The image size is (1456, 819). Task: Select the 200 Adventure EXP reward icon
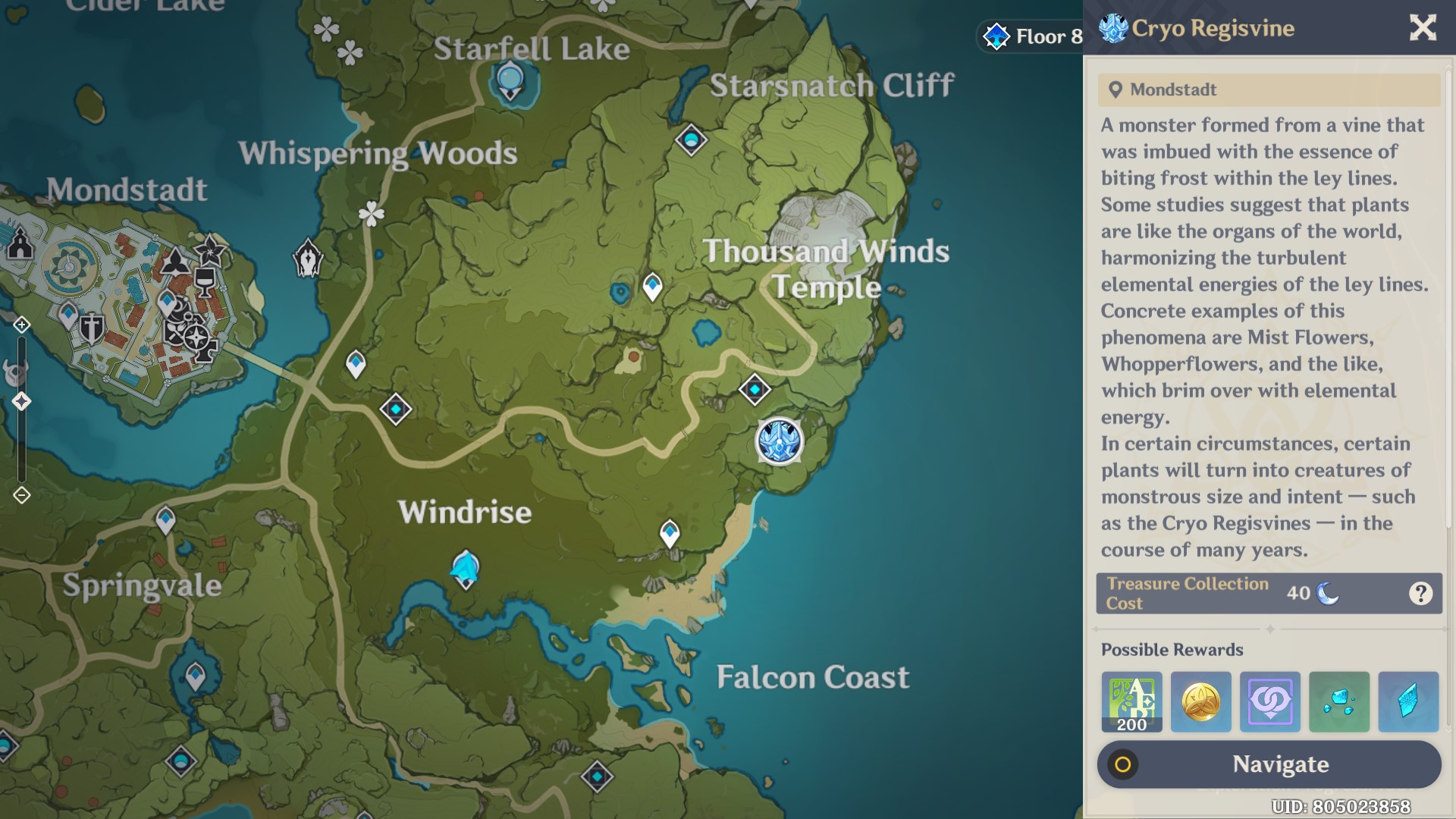pos(1131,701)
